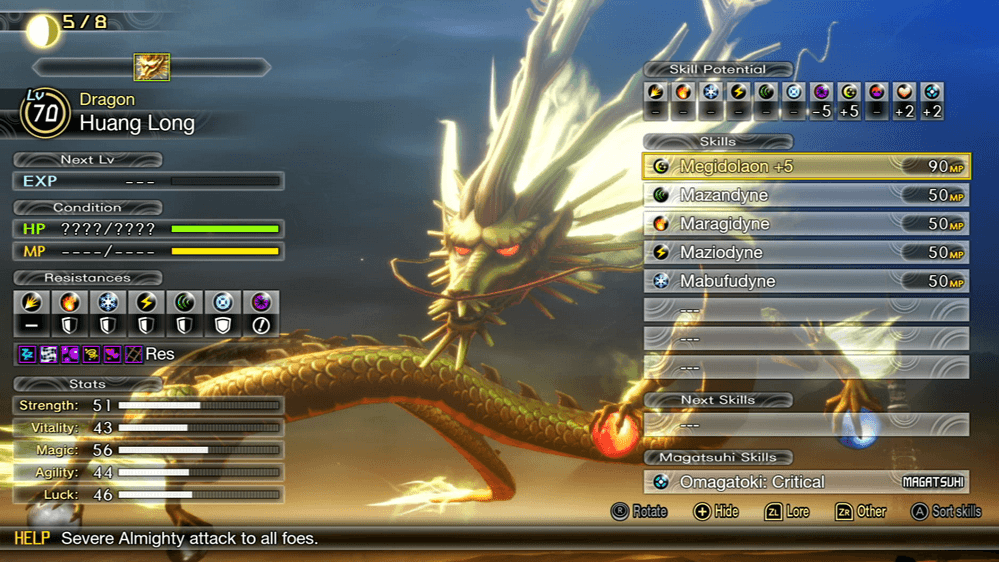Pick the Maziodyne electric skill
This screenshot has height=562, width=999.
point(805,253)
